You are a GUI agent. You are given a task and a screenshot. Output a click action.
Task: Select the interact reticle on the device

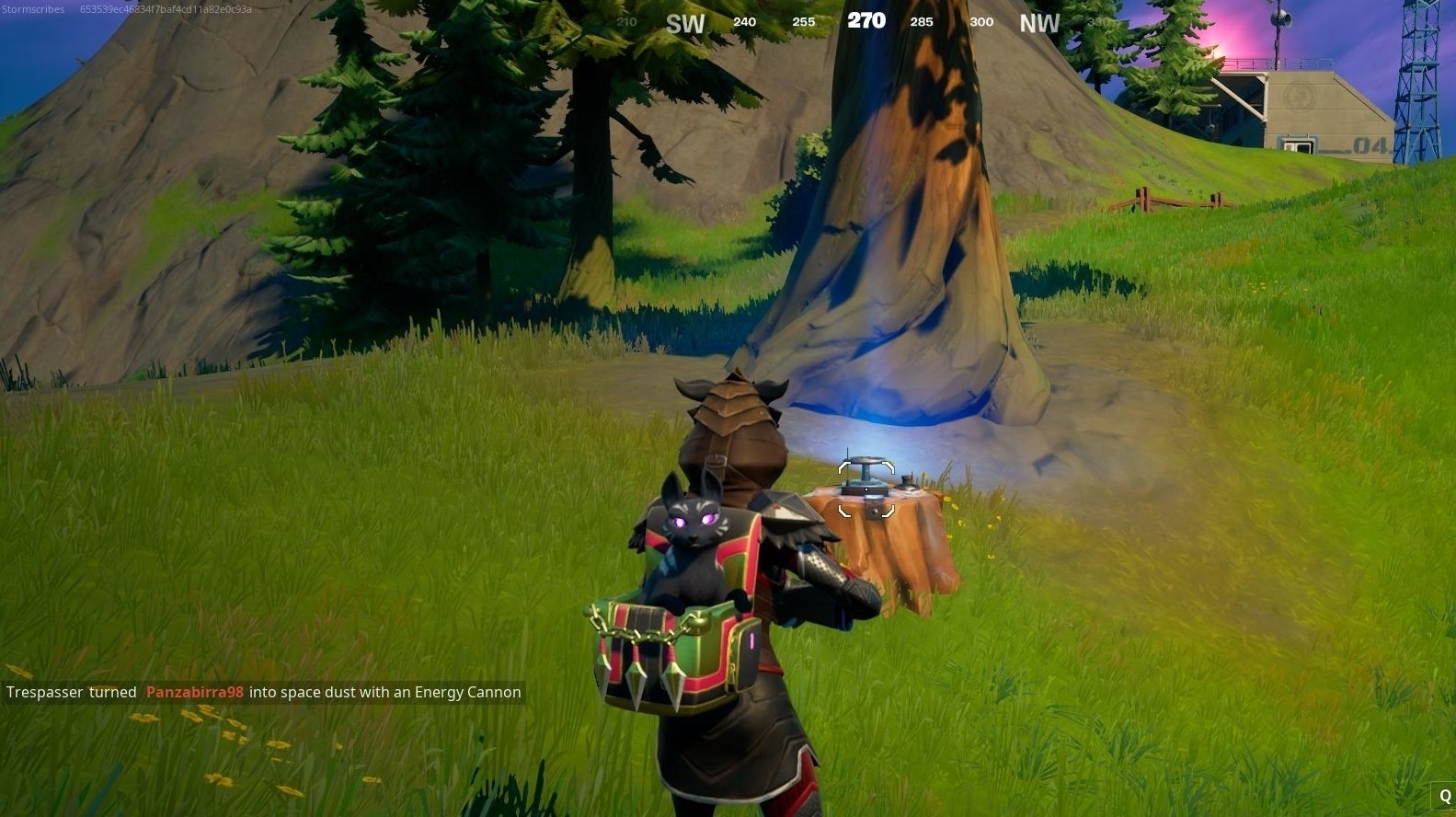point(866,488)
